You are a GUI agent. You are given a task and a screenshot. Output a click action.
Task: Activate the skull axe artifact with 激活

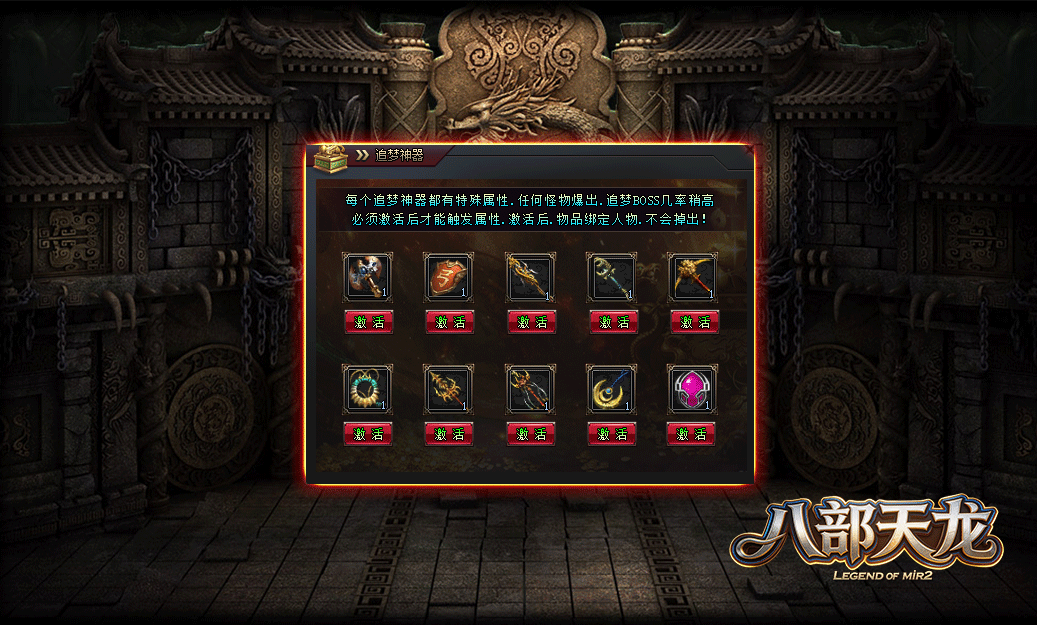pyautogui.click(x=368, y=322)
